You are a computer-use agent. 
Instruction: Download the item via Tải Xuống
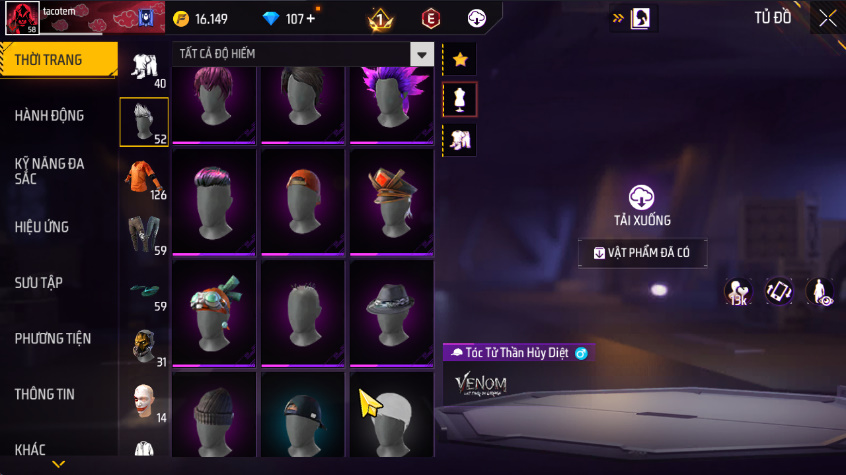641,205
